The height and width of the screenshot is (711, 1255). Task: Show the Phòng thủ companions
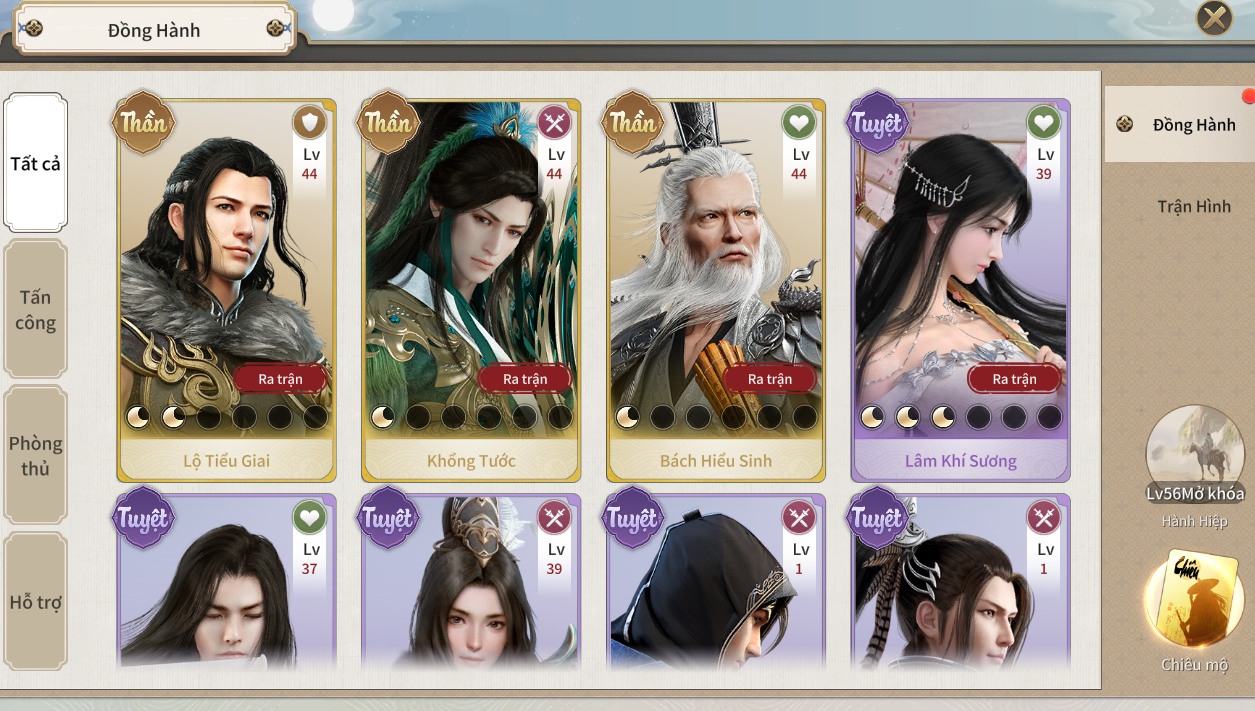pos(36,456)
